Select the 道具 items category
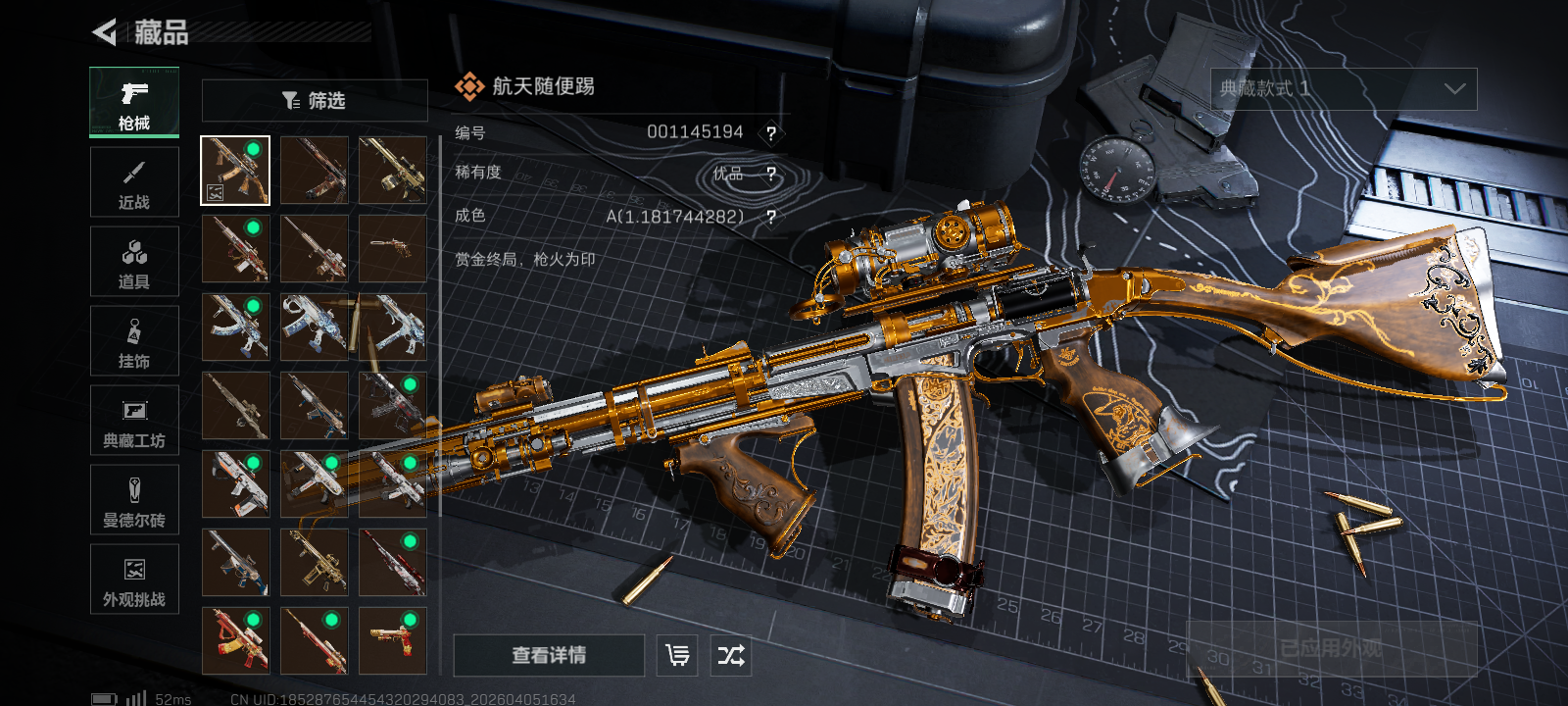The image size is (1568, 706). [134, 262]
